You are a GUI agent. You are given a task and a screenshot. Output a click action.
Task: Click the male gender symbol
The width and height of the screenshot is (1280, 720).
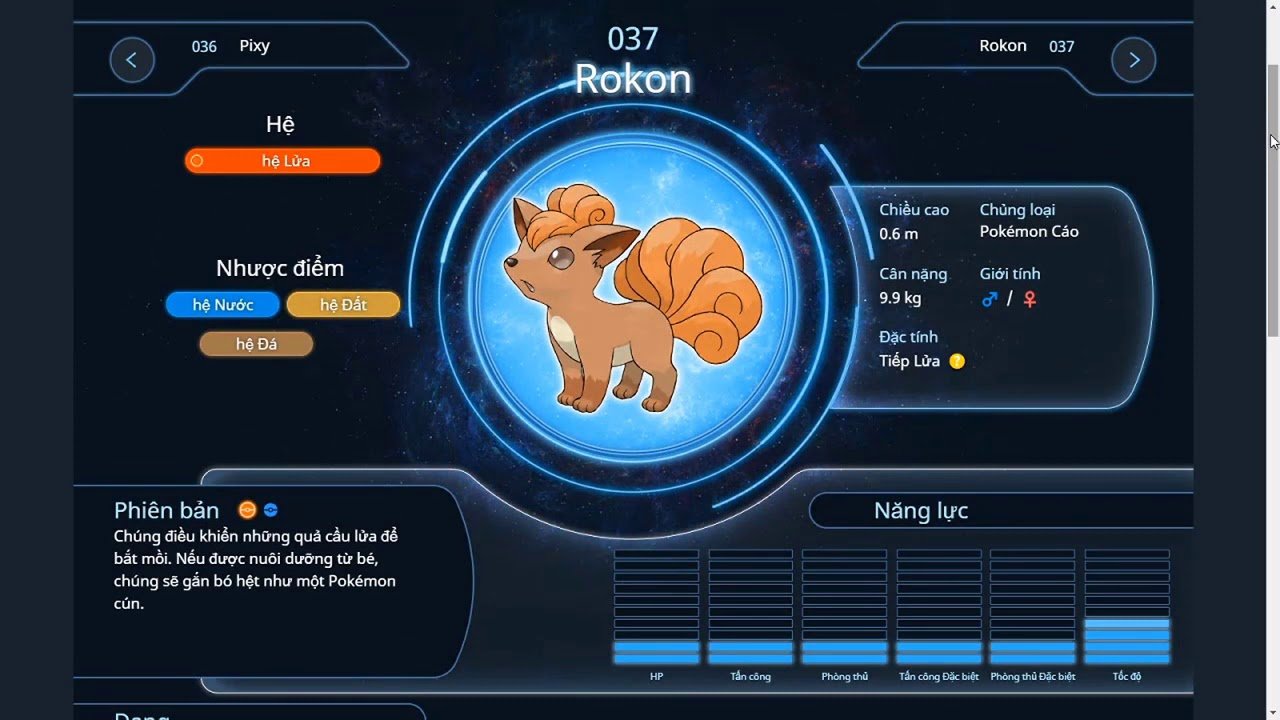pos(991,298)
